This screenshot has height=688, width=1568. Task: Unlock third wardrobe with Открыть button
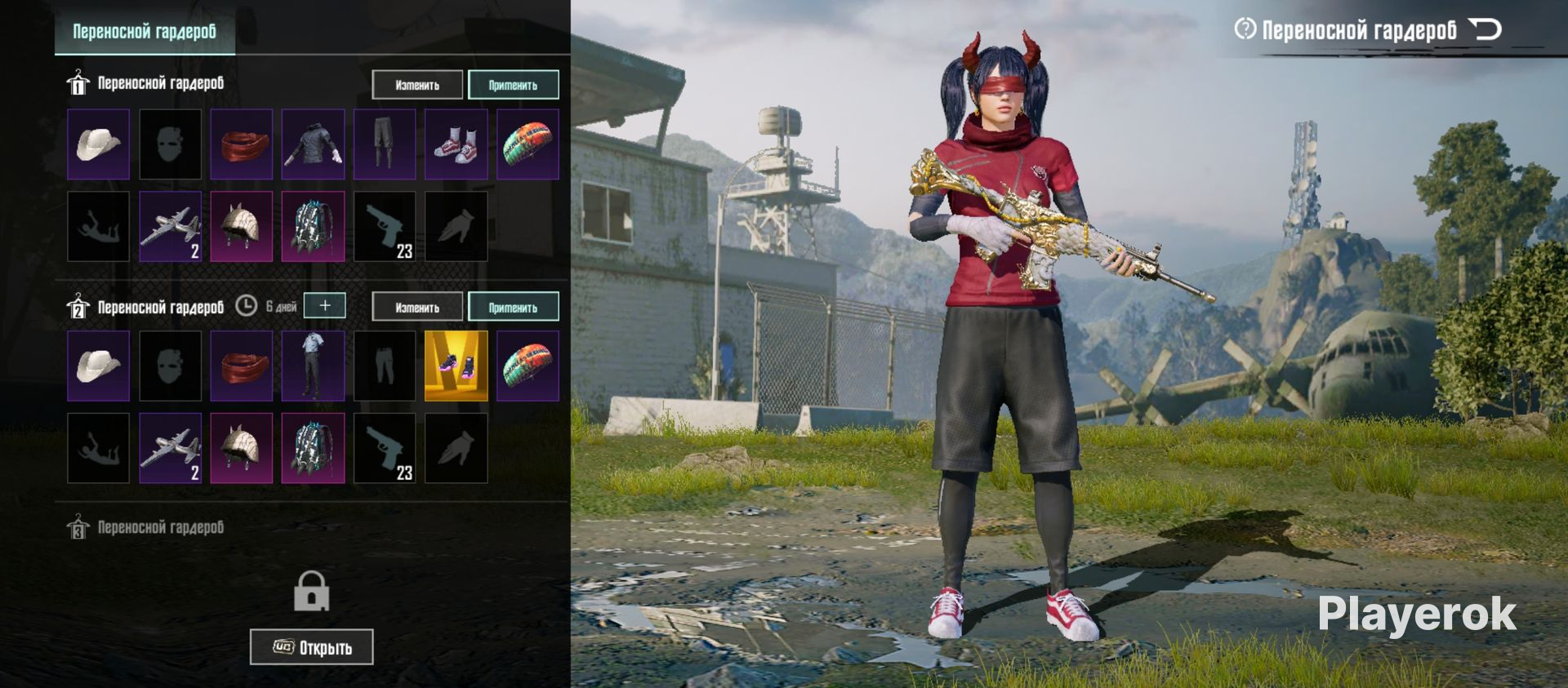(x=311, y=647)
